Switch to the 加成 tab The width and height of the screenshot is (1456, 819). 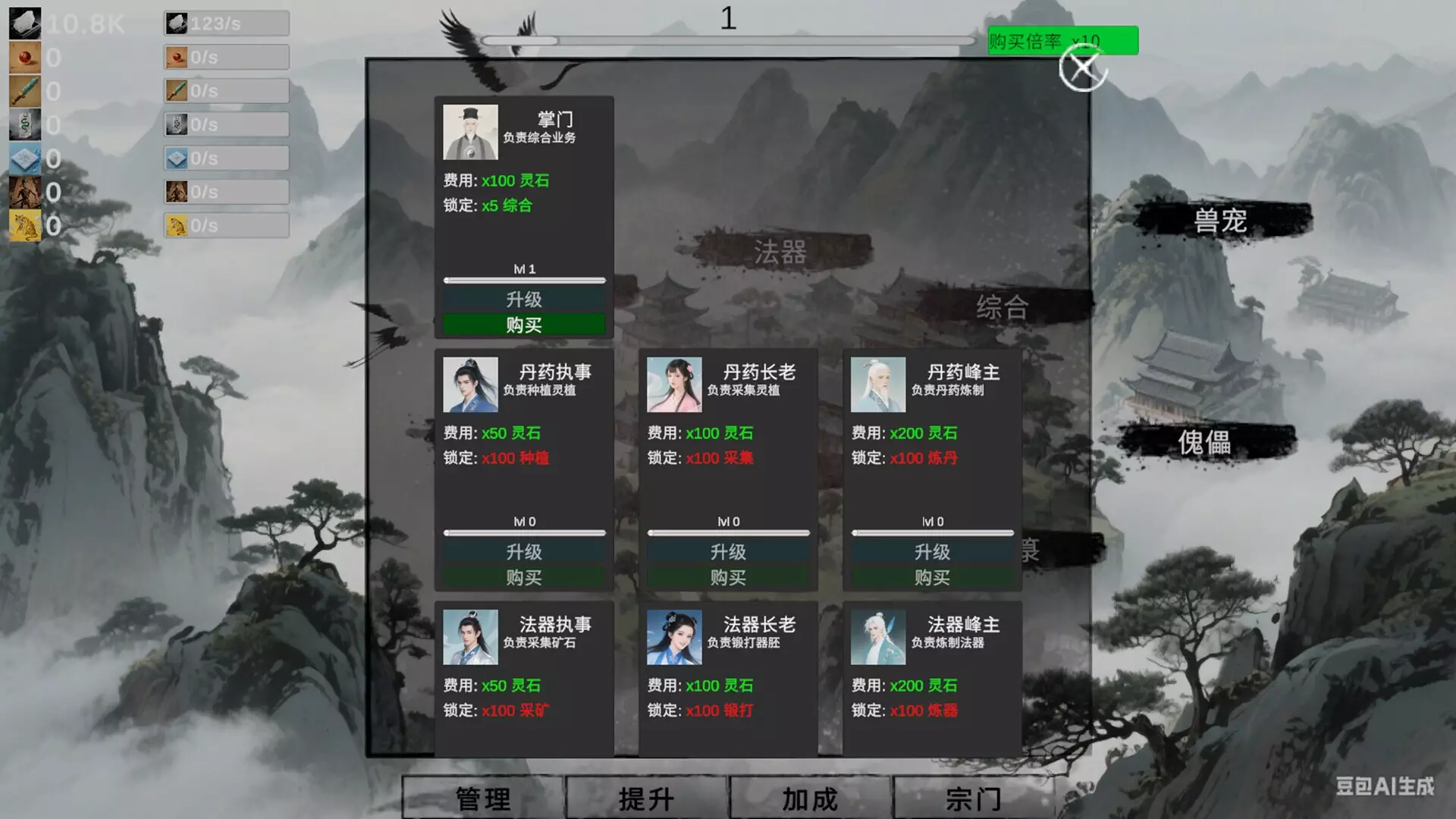click(809, 799)
